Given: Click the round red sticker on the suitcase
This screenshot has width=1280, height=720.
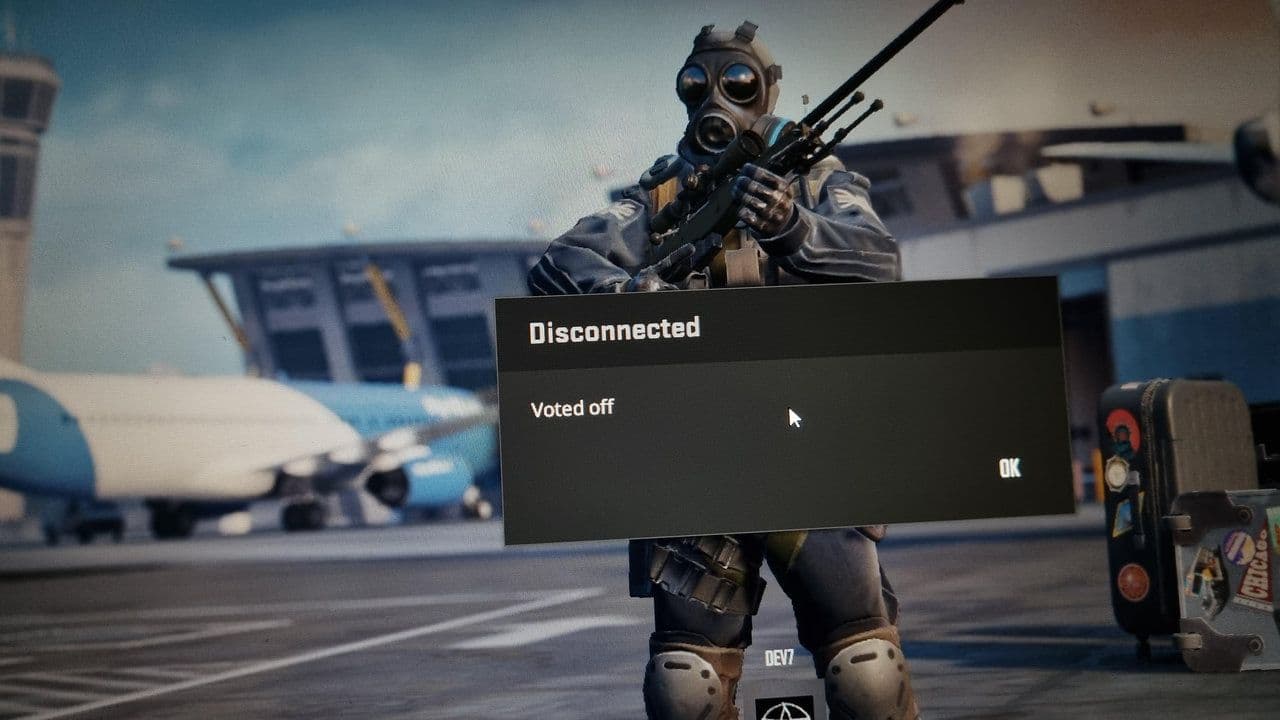Looking at the screenshot, I should point(1132,578).
